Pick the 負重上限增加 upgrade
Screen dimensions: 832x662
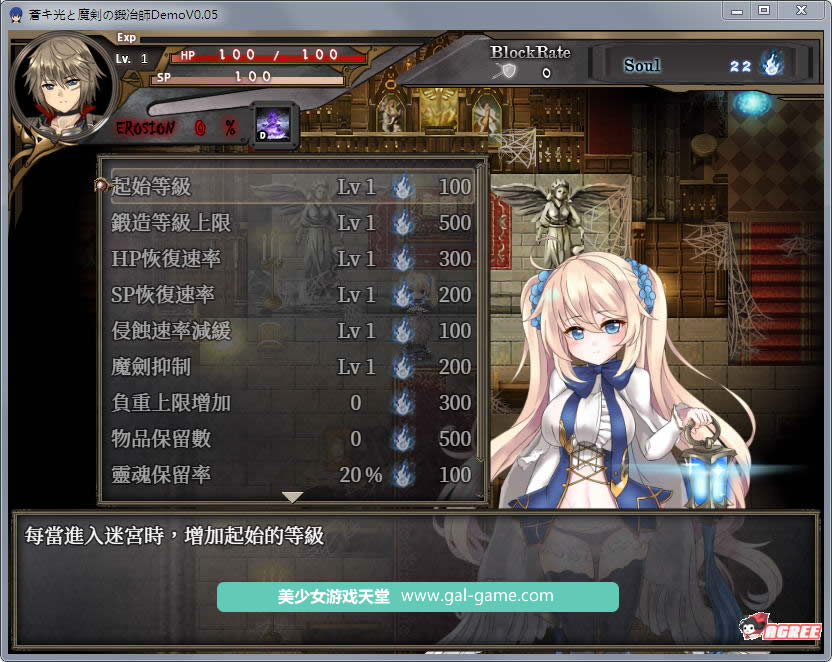click(291, 403)
